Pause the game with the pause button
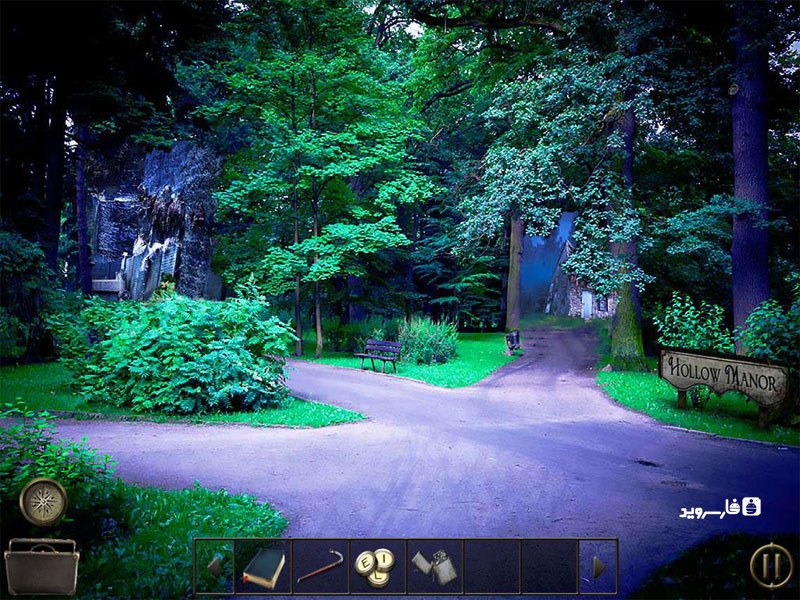 [771, 565]
